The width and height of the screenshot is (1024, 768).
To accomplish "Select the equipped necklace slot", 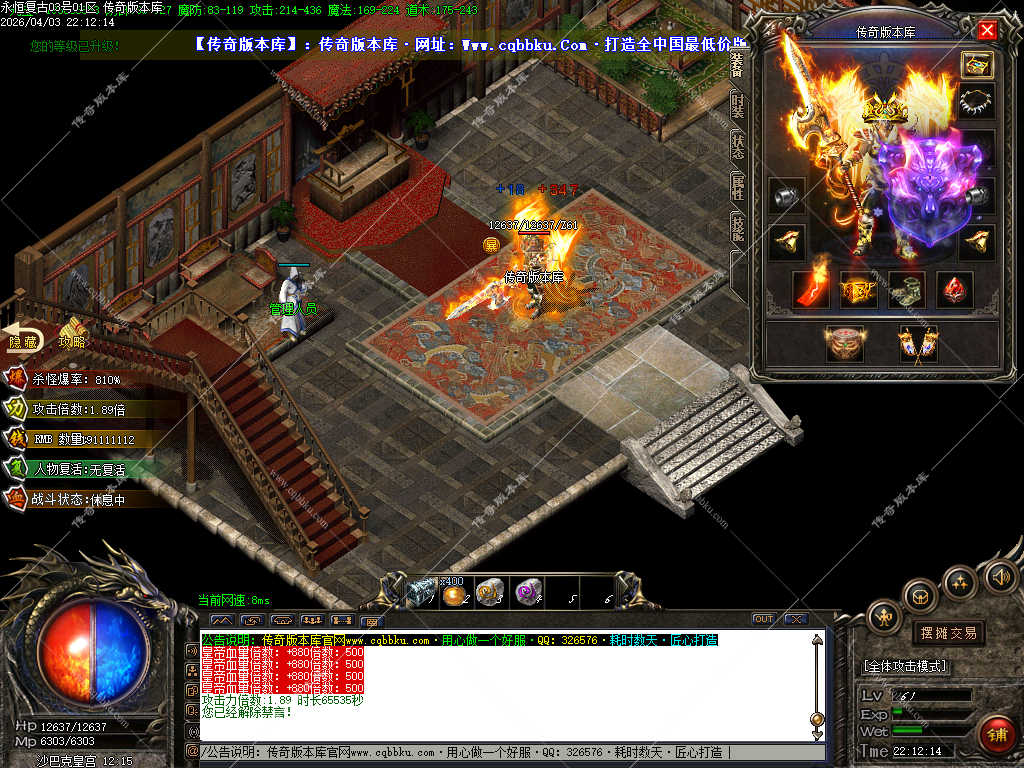I will (977, 101).
